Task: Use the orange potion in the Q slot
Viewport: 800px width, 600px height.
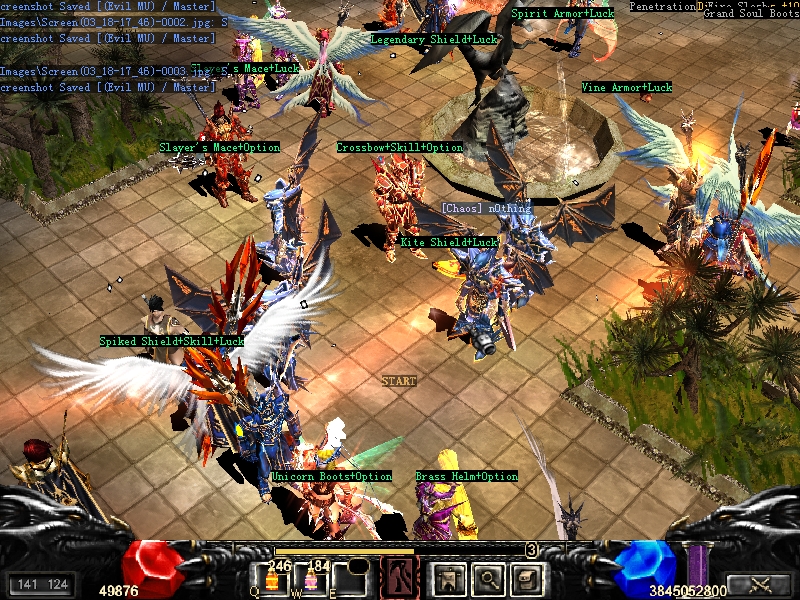Action: coord(272,582)
